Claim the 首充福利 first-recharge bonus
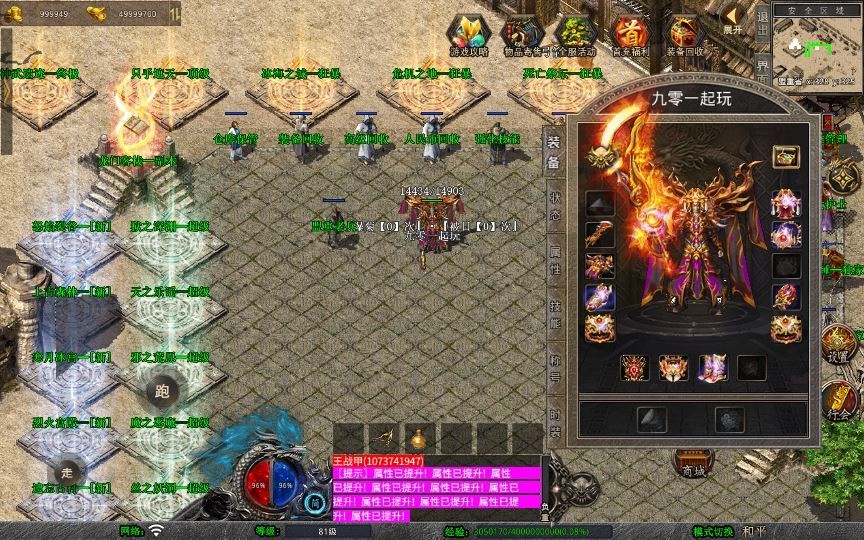The width and height of the screenshot is (864, 540). 630,36
